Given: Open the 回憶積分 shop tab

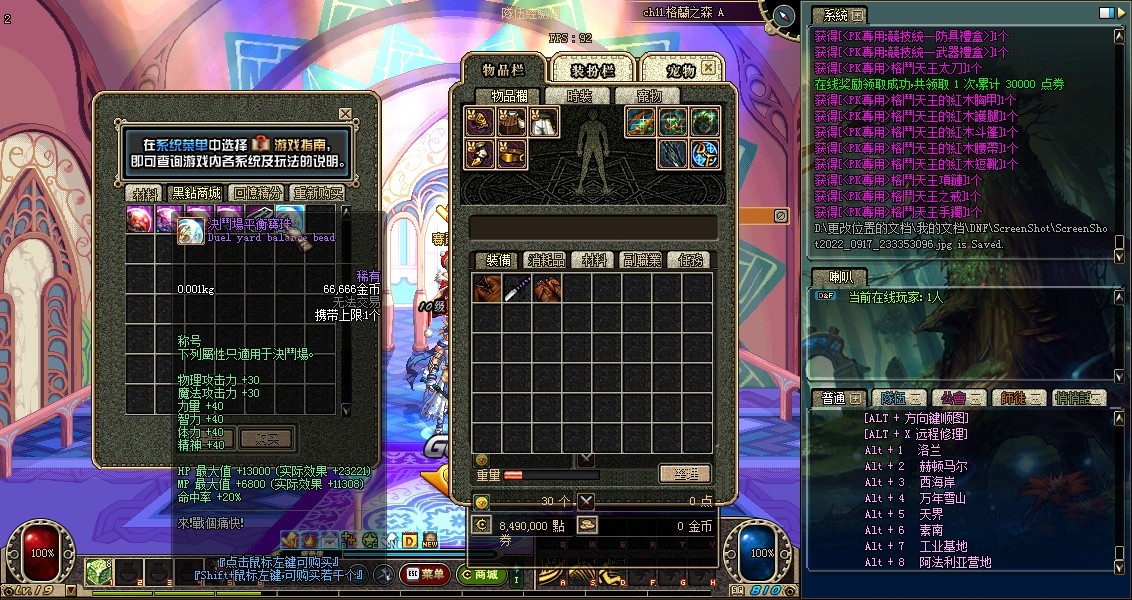Looking at the screenshot, I should pyautogui.click(x=256, y=193).
